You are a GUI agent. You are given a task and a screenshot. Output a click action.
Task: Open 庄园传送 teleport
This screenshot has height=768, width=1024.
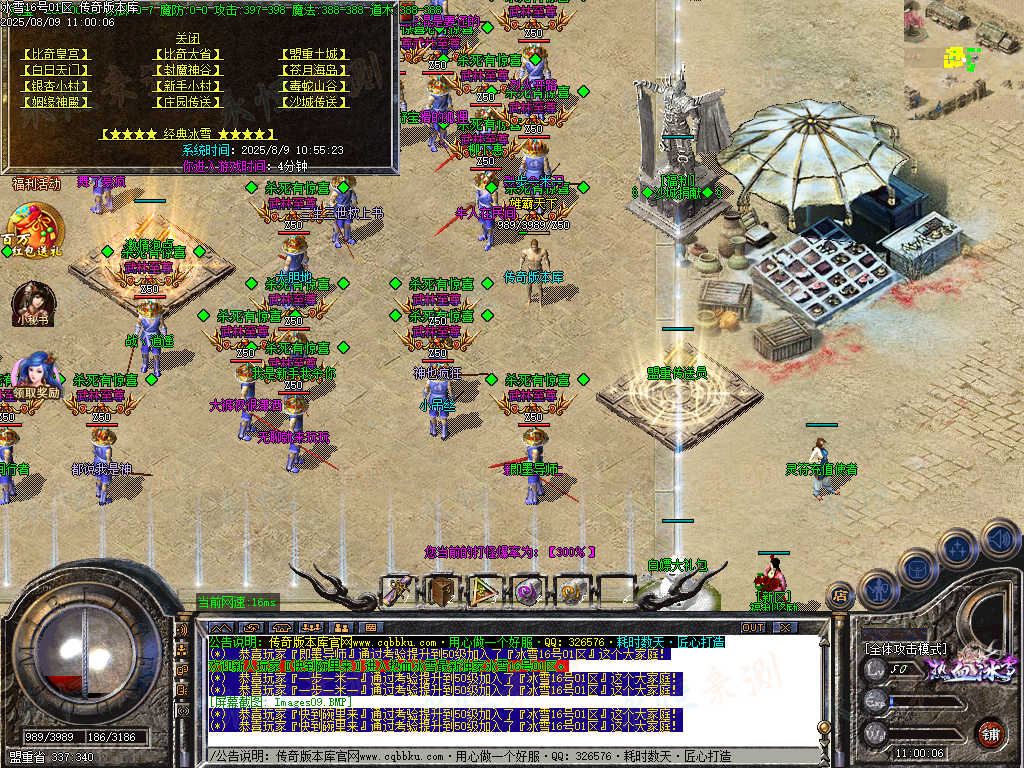point(187,102)
